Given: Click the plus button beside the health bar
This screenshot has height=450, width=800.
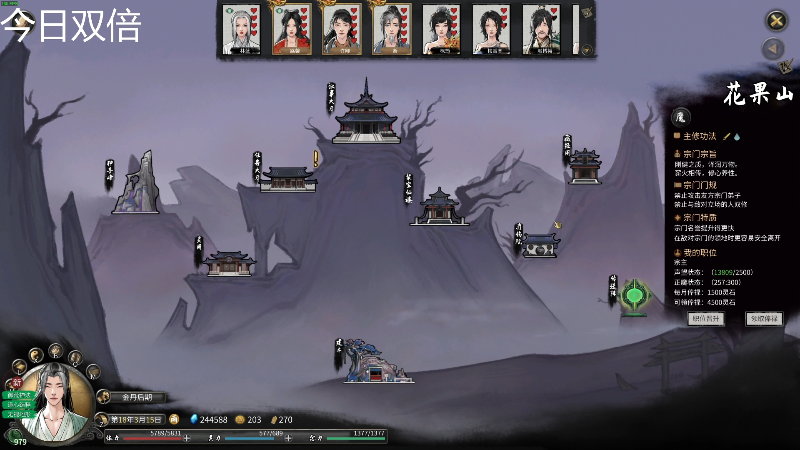Looking at the screenshot, I should click(187, 438).
